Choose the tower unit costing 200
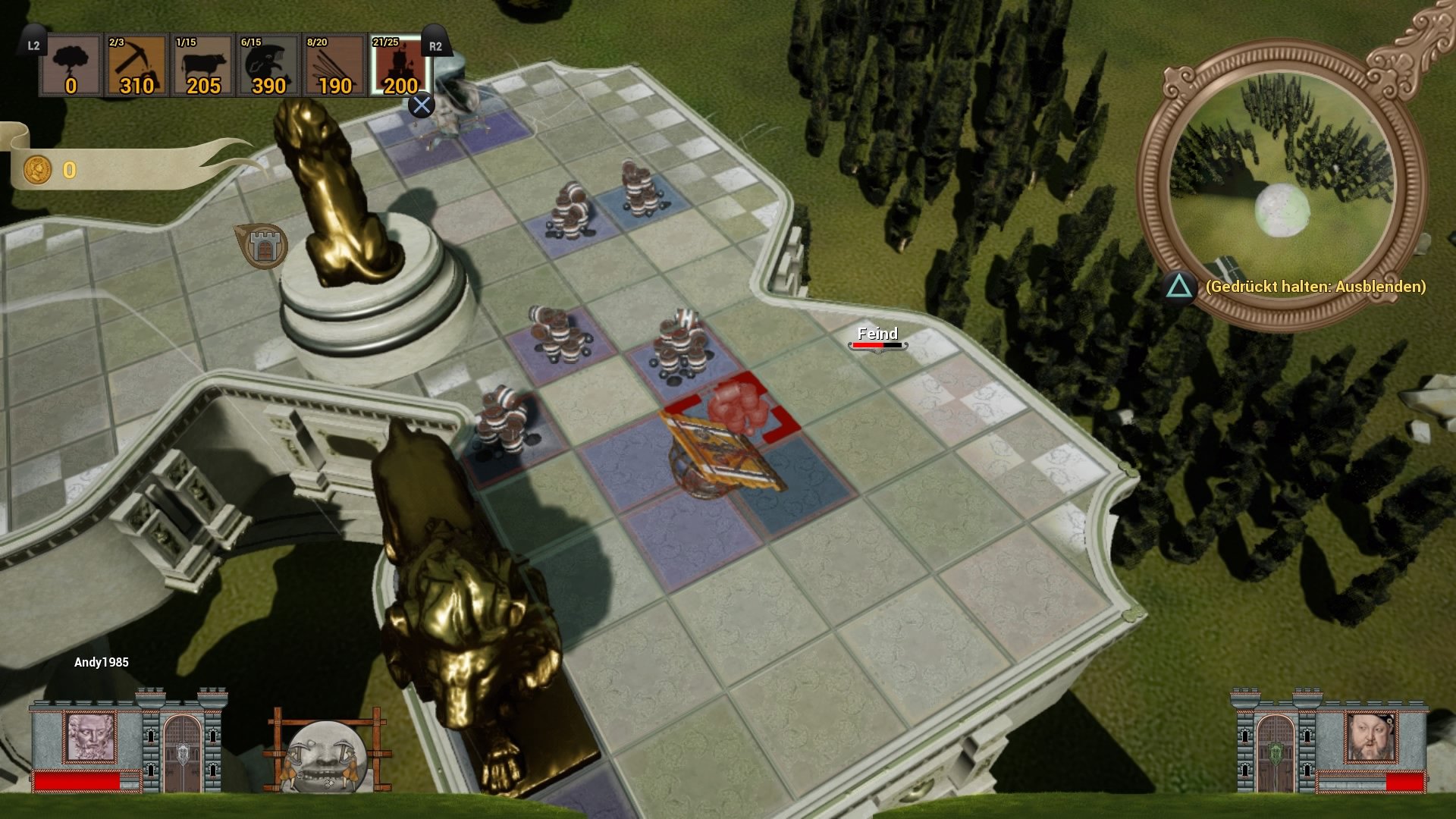 [400, 67]
